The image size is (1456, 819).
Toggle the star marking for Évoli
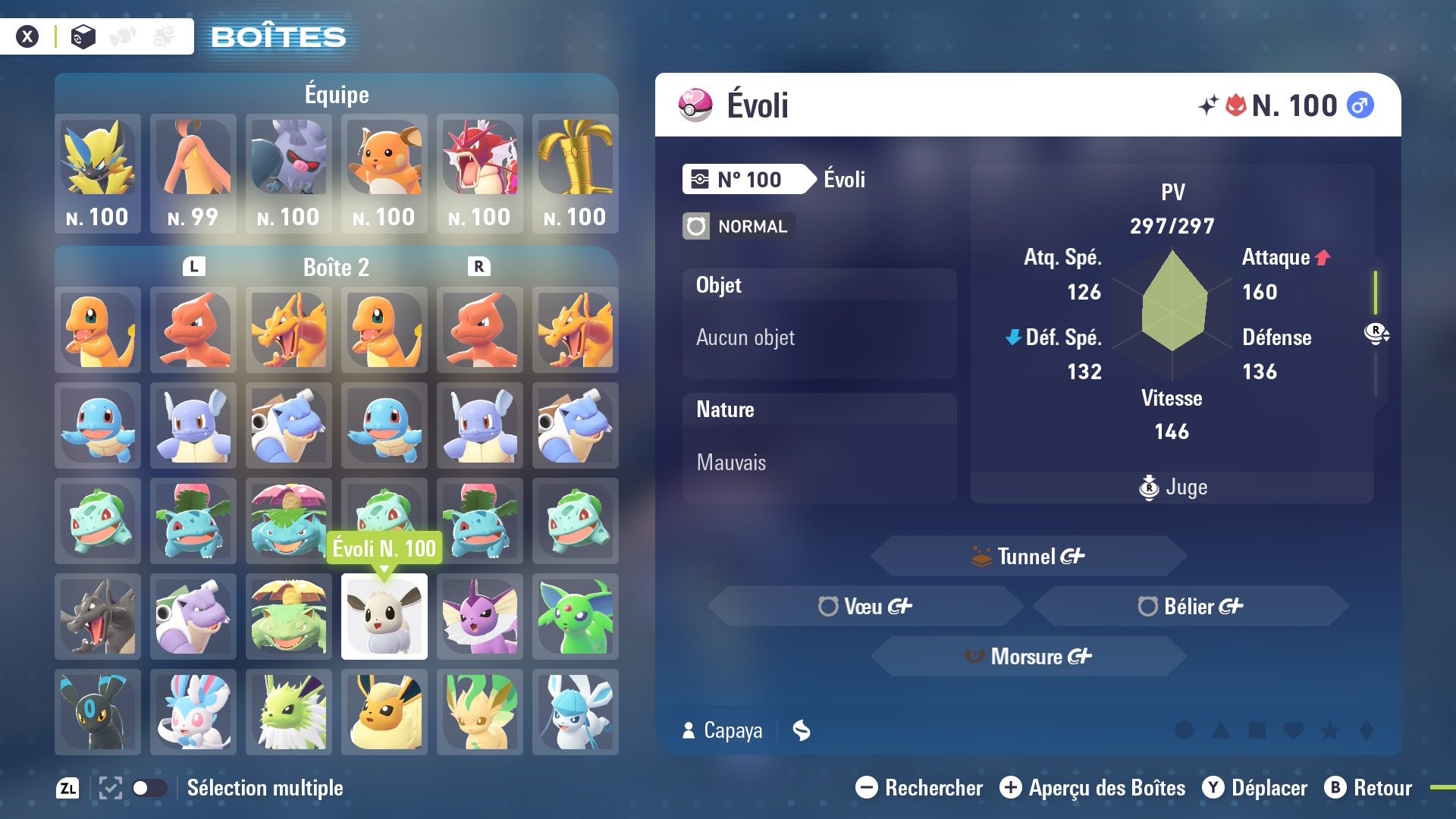click(x=1329, y=730)
